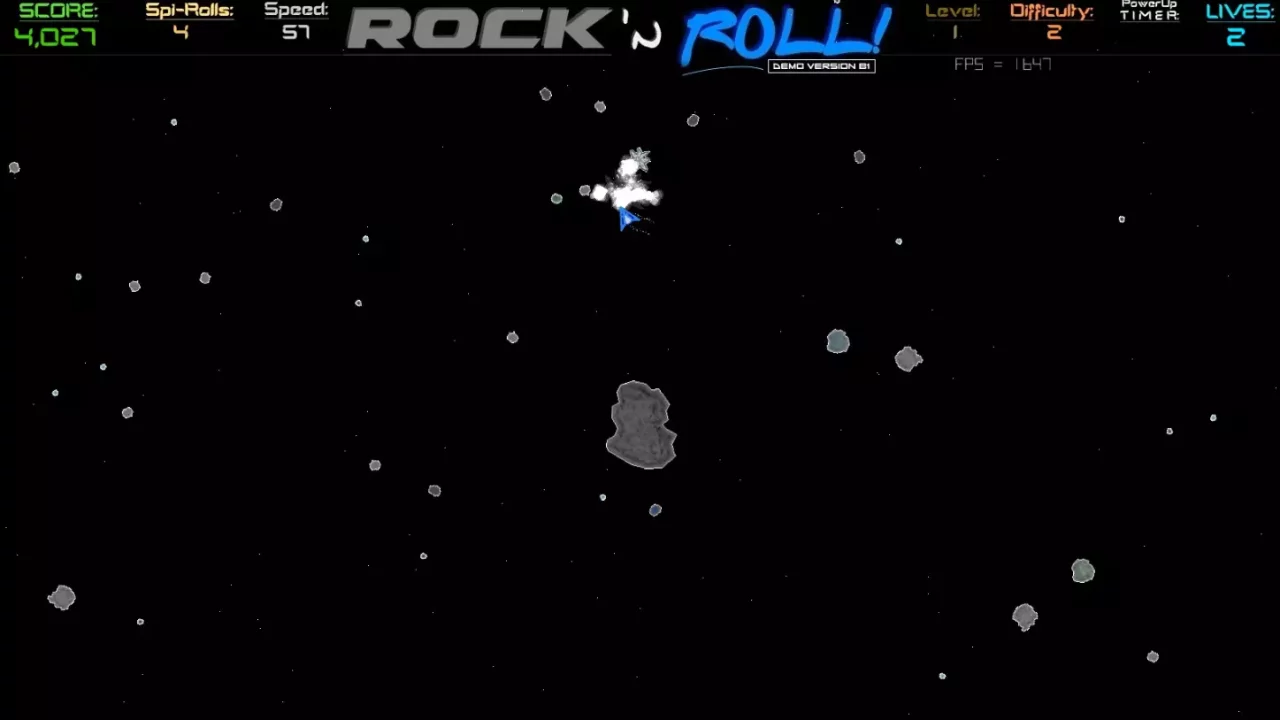Click the teal asteroid near the right side
This screenshot has width=1280, height=720.
(838, 342)
